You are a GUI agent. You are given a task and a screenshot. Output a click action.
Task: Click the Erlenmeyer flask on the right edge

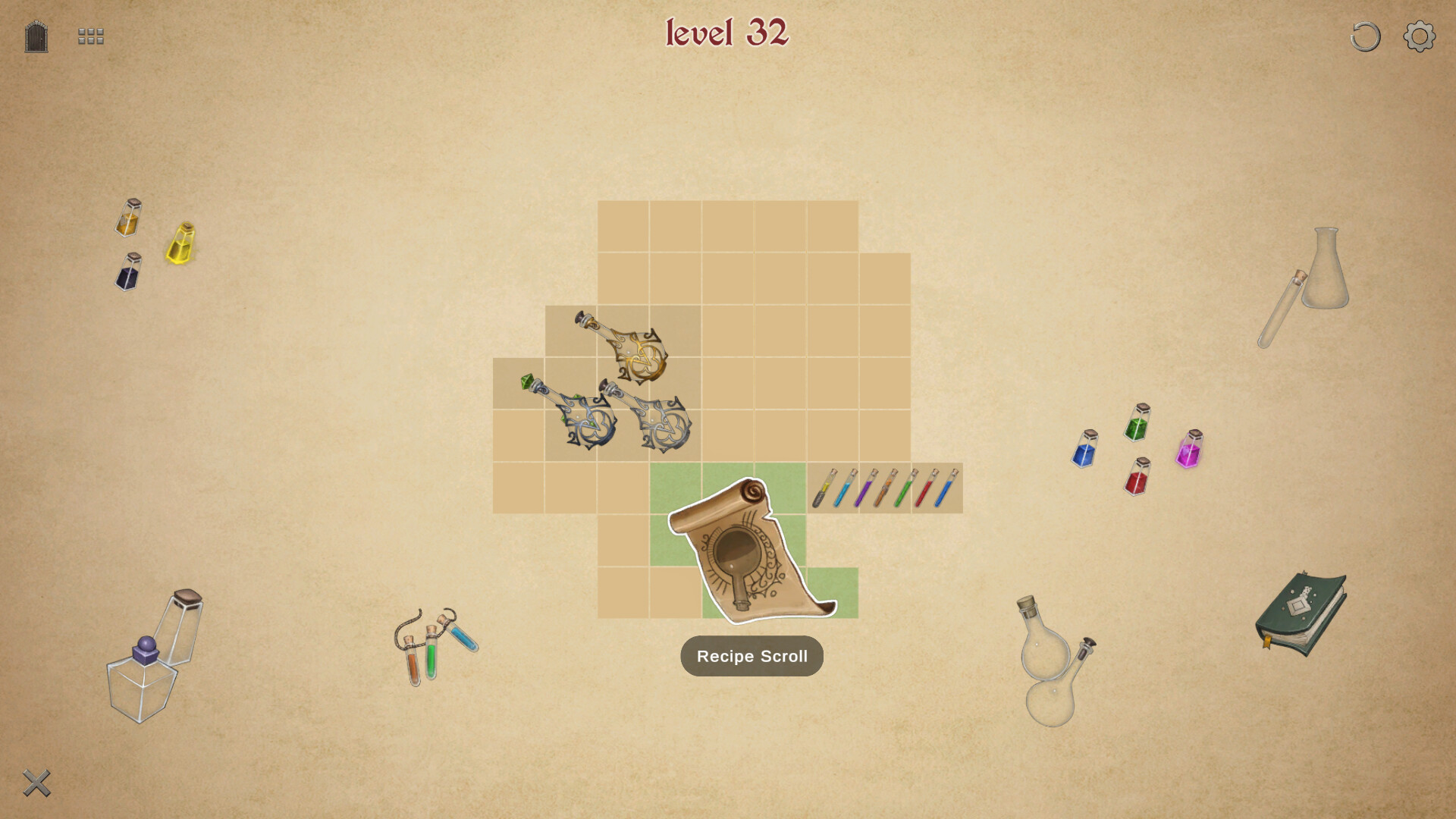pyautogui.click(x=1326, y=273)
